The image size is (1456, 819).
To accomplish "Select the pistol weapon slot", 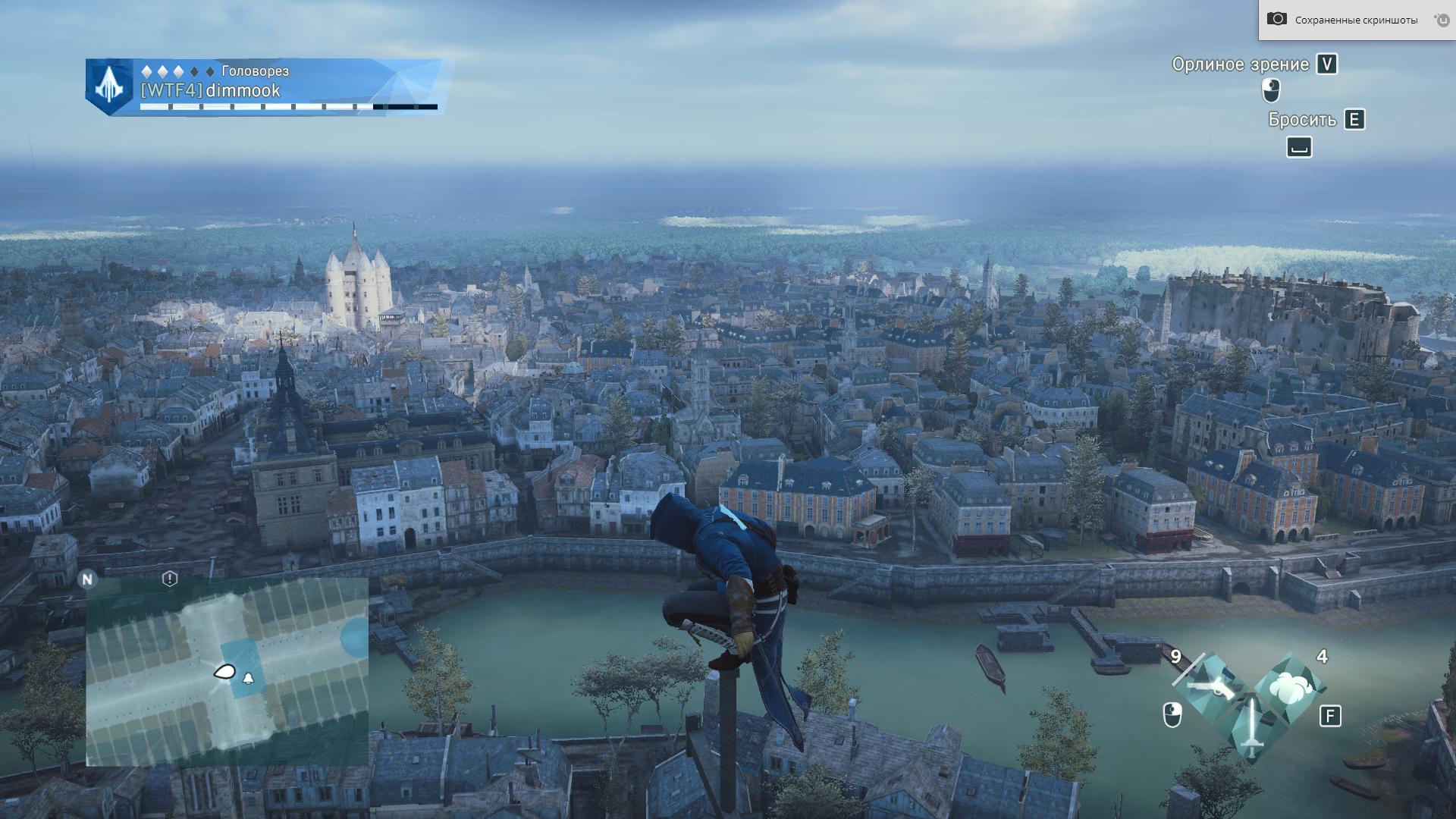I will click(x=1212, y=686).
